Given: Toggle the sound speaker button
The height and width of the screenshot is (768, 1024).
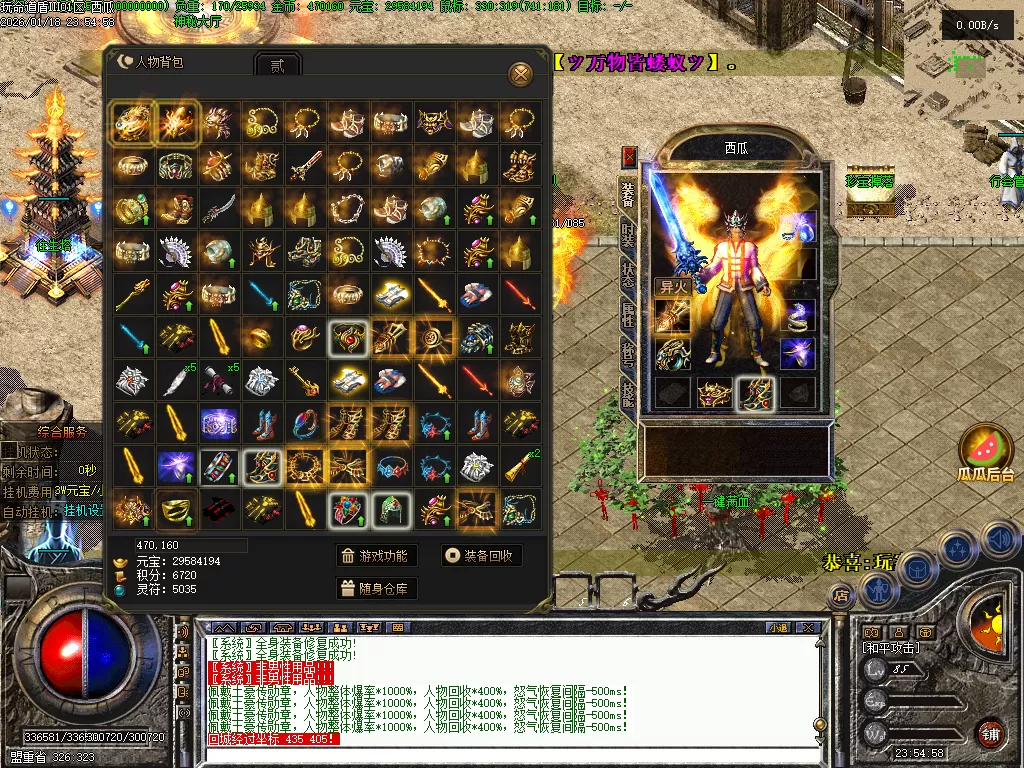Looking at the screenshot, I should point(1000,541).
